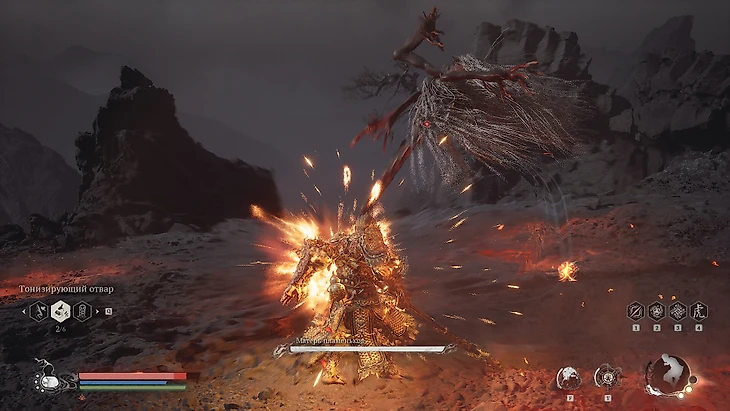Image resolution: width=730 pixels, height=411 pixels.
Task: Trigger the spirit skill round icon
Action: tap(568, 377)
